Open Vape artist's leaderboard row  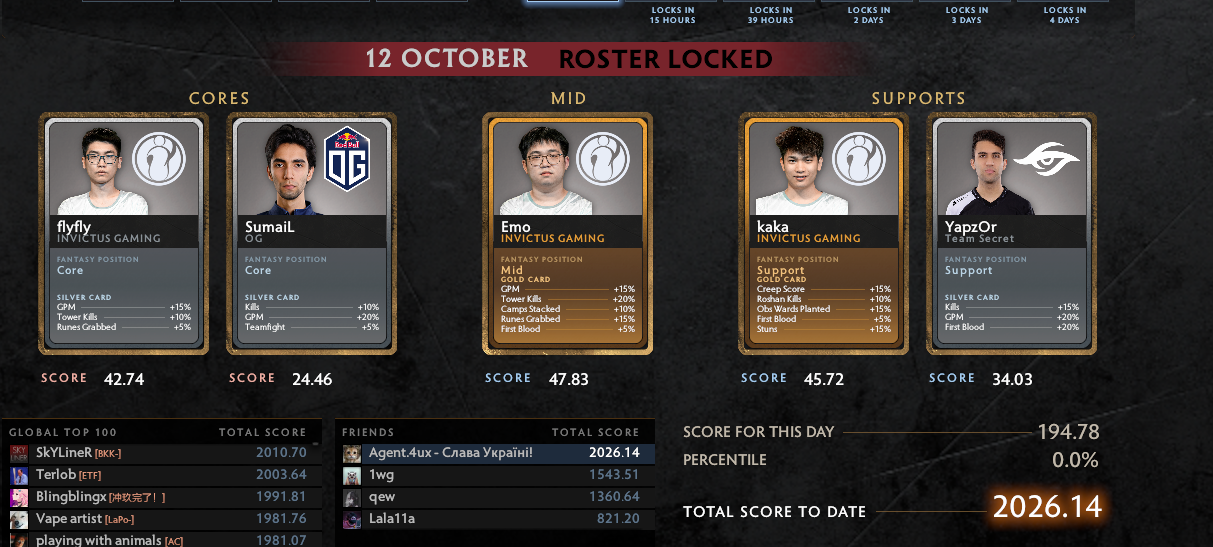coord(160,519)
